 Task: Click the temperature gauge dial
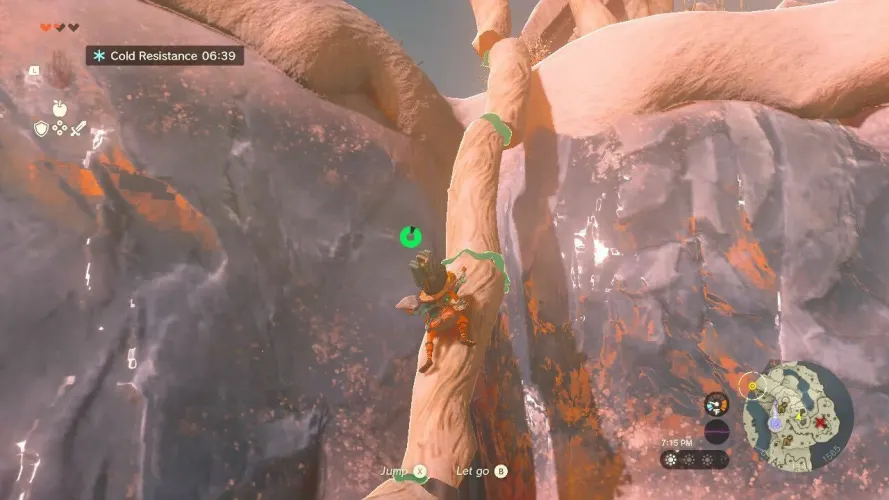coord(716,403)
